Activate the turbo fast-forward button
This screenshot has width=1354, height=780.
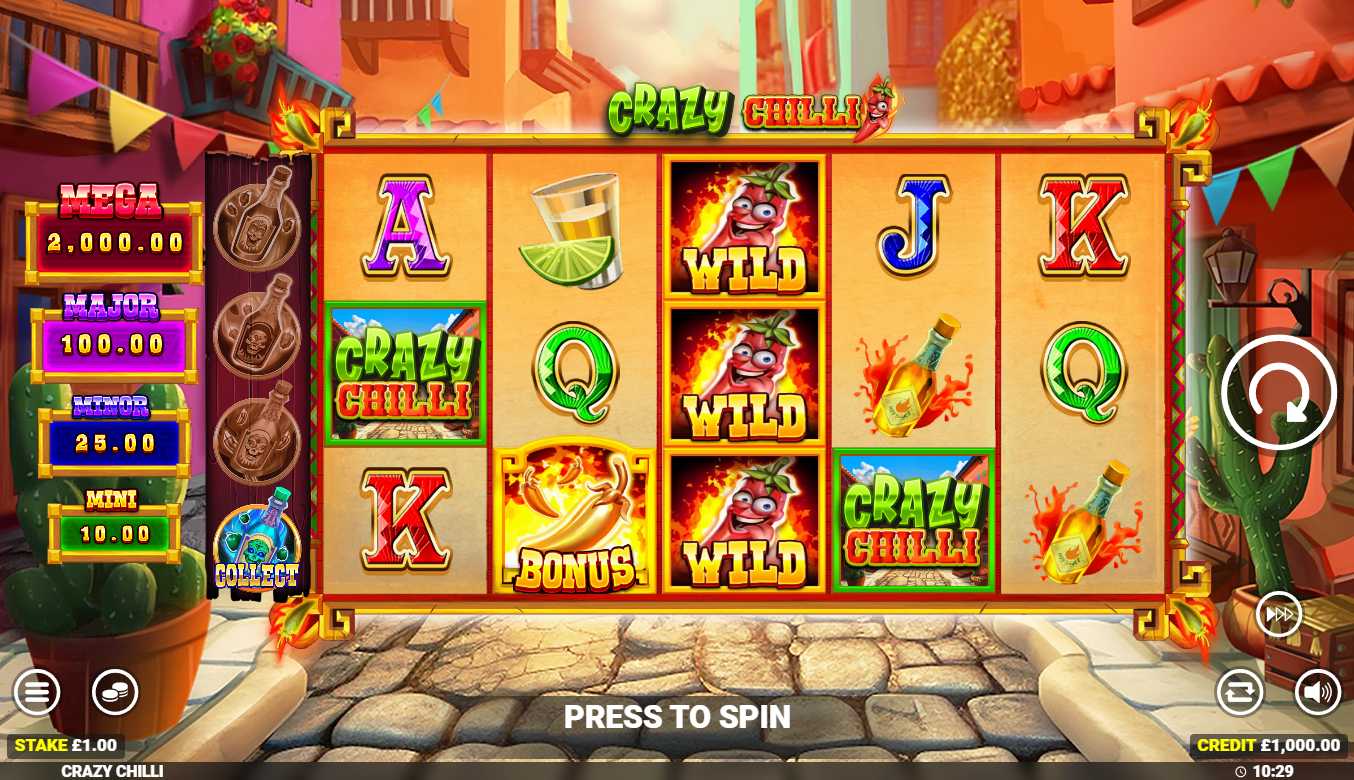(x=1279, y=614)
